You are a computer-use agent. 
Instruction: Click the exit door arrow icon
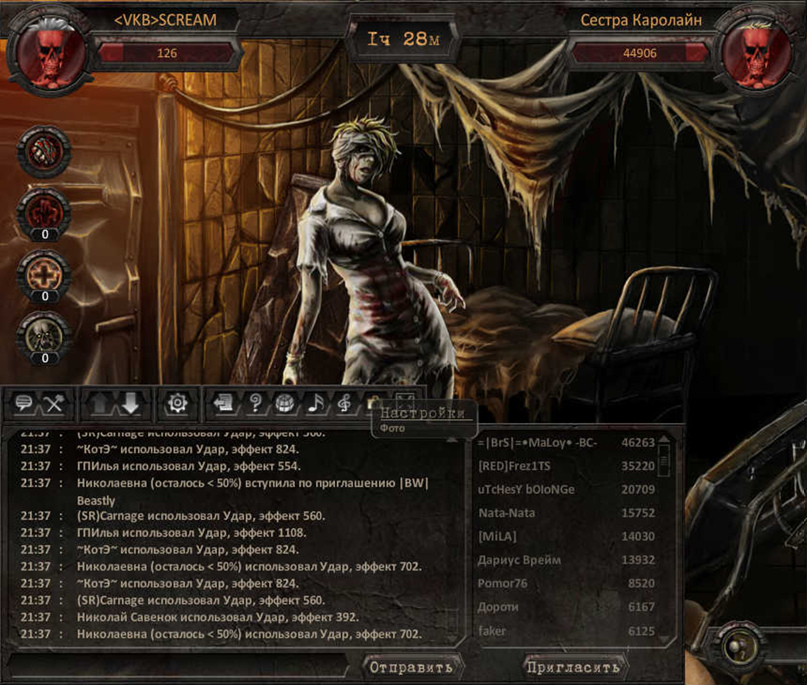(225, 403)
